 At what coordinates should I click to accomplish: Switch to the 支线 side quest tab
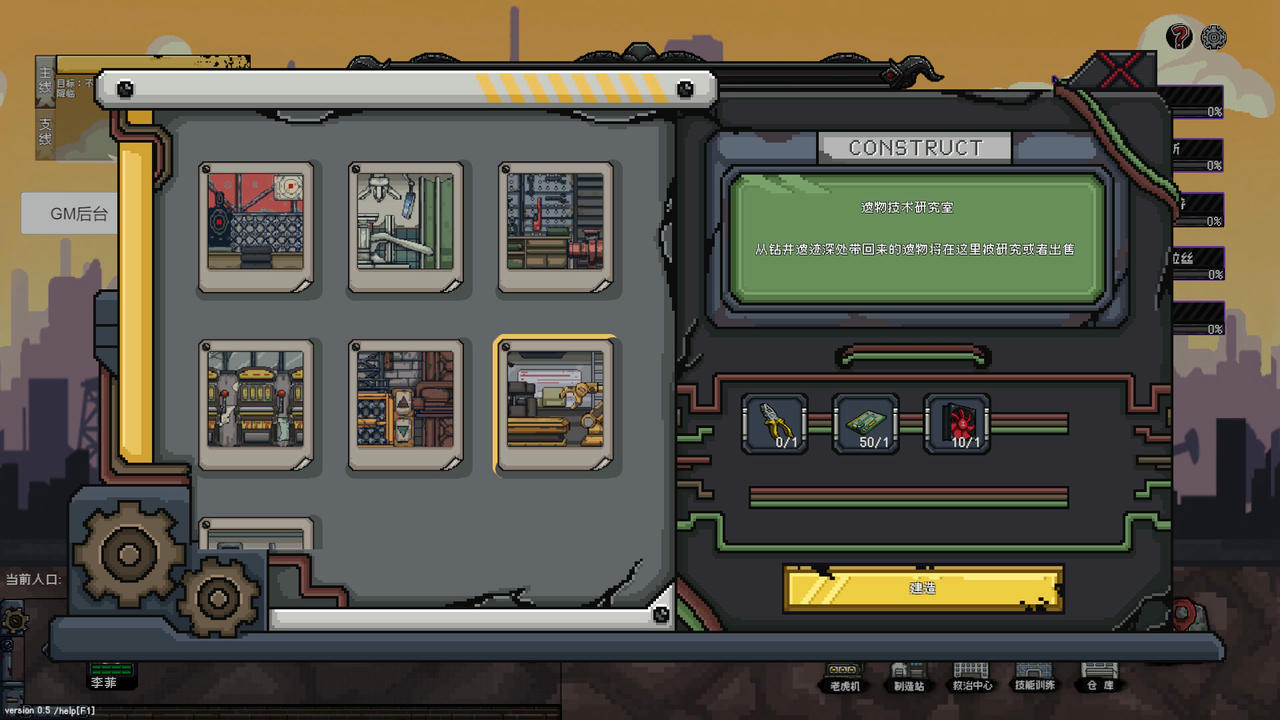tap(45, 132)
